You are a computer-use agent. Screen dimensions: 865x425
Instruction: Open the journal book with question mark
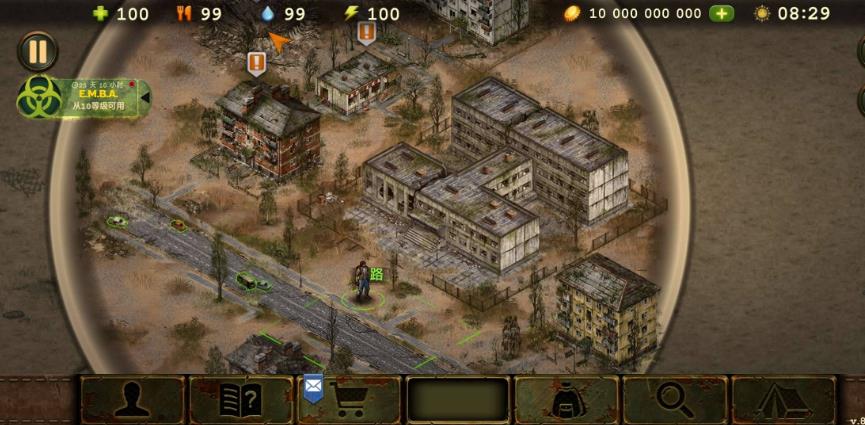click(x=240, y=400)
